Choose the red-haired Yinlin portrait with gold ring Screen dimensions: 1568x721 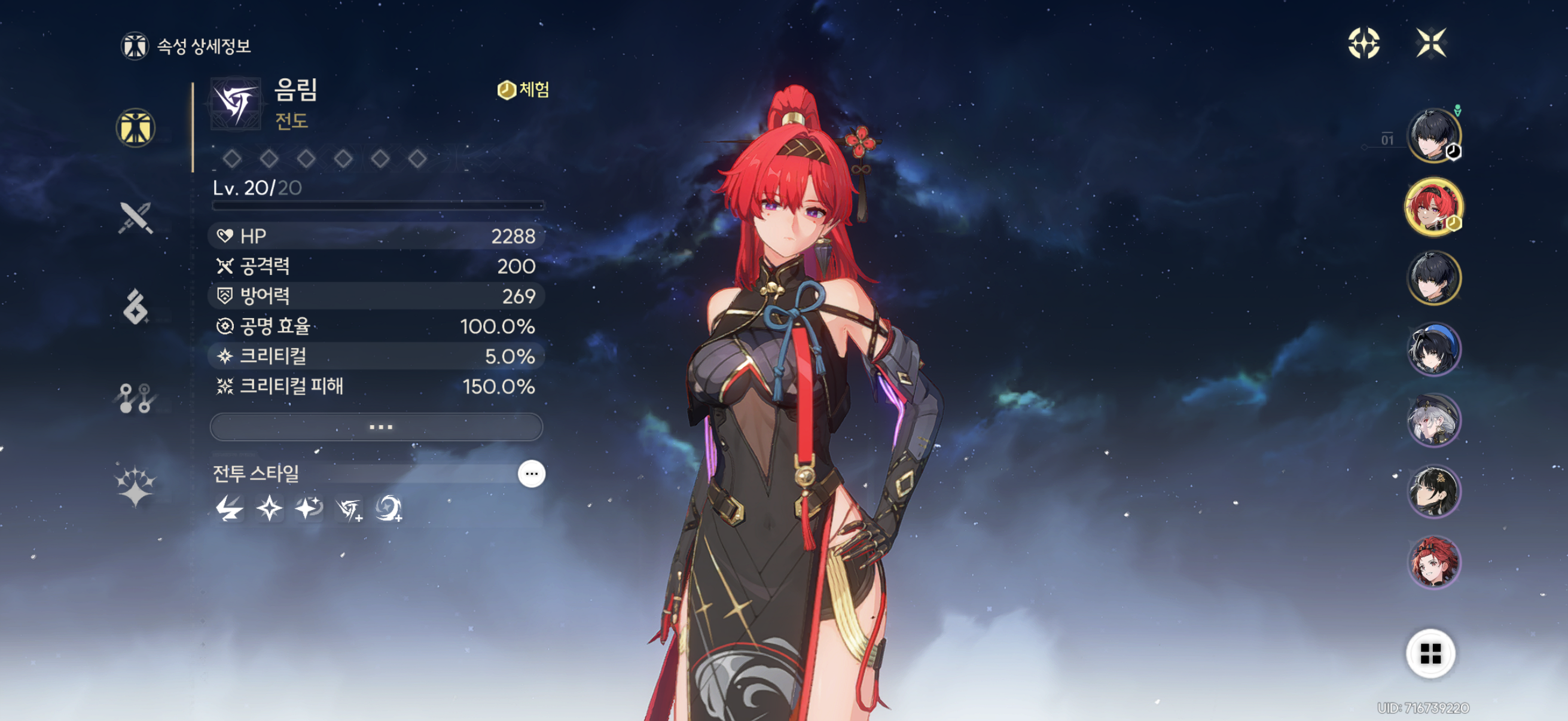tap(1433, 207)
